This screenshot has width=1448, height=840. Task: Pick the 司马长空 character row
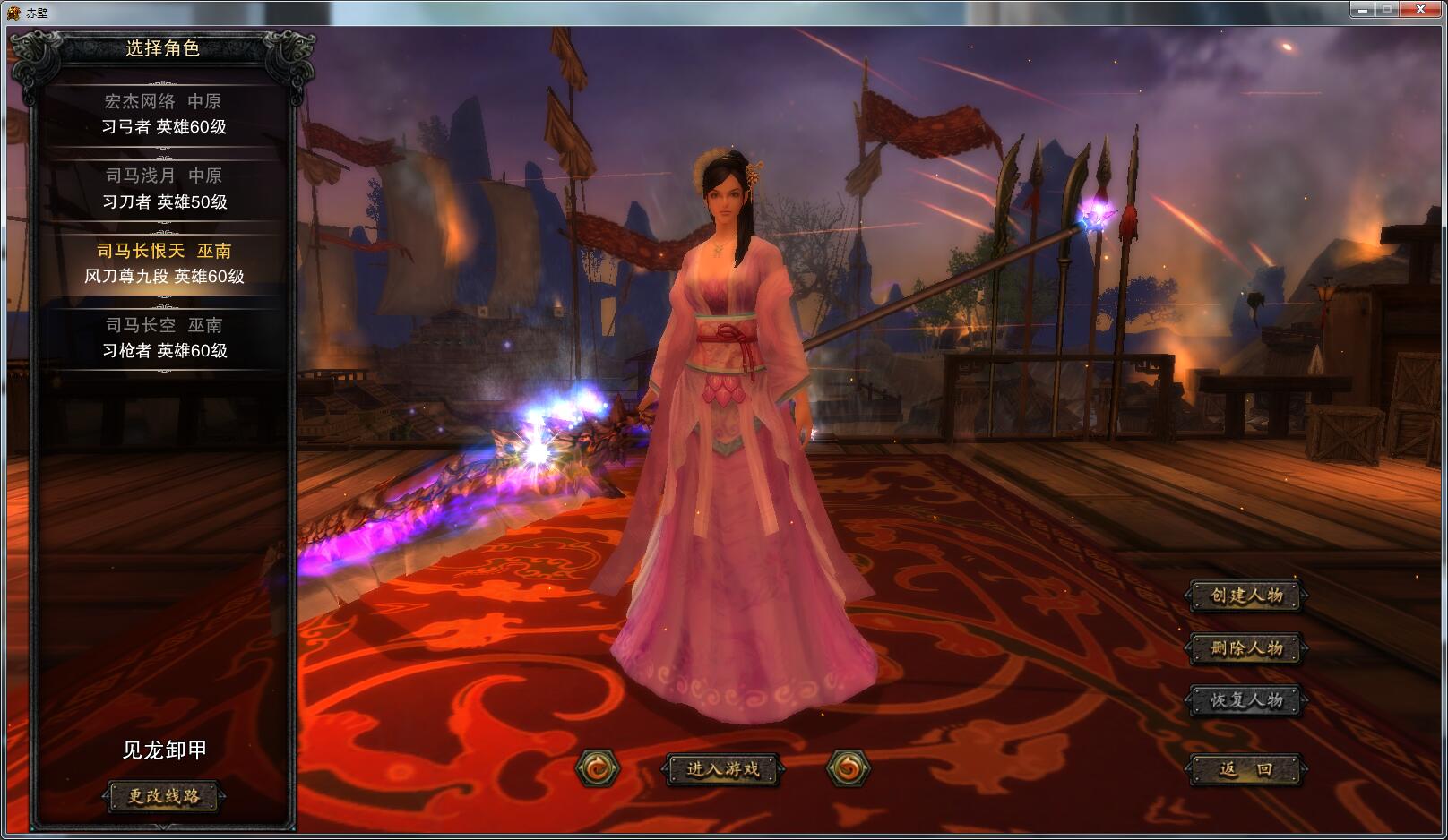[x=163, y=338]
